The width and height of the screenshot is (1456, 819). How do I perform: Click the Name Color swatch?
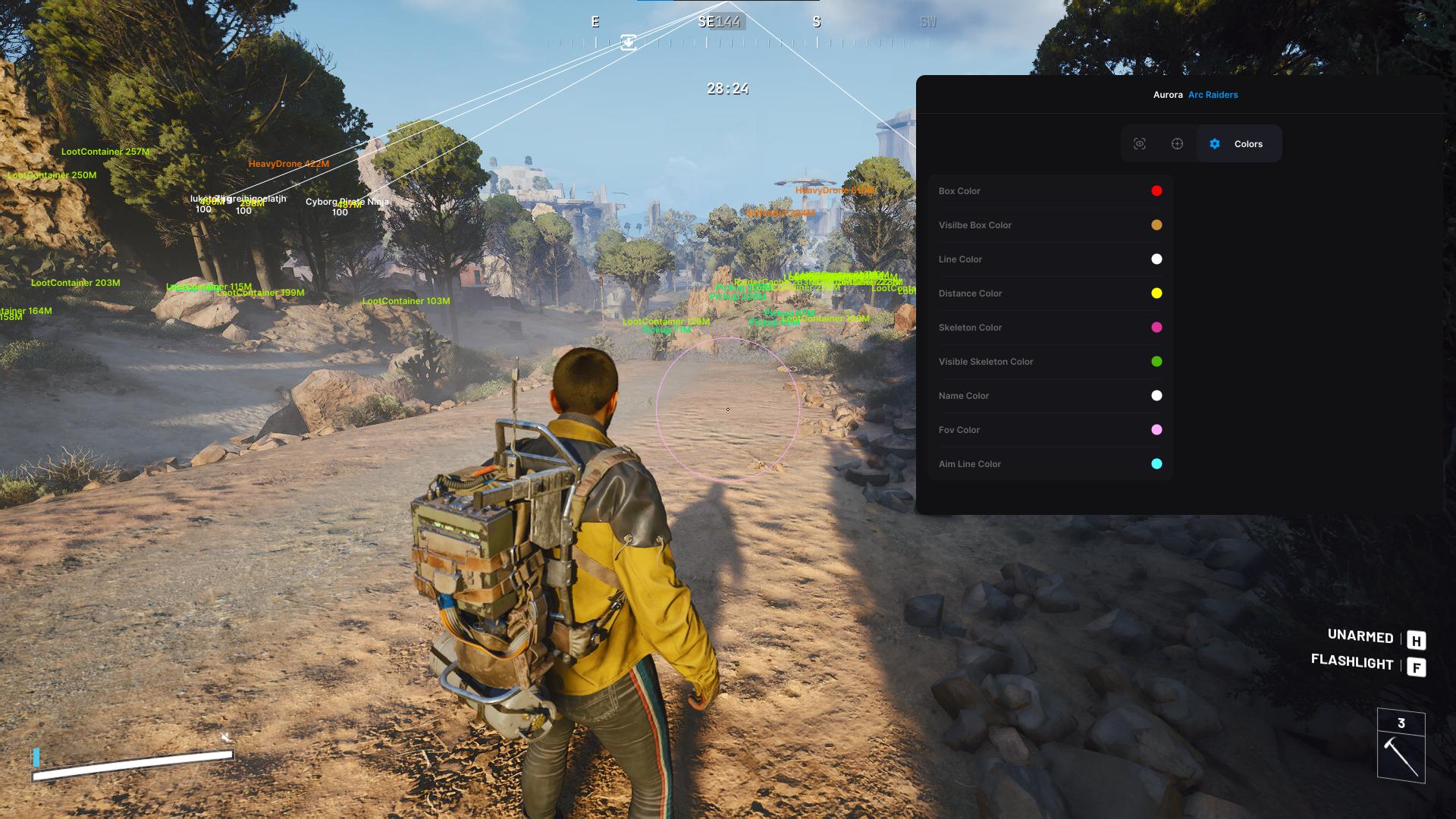pyautogui.click(x=1156, y=396)
